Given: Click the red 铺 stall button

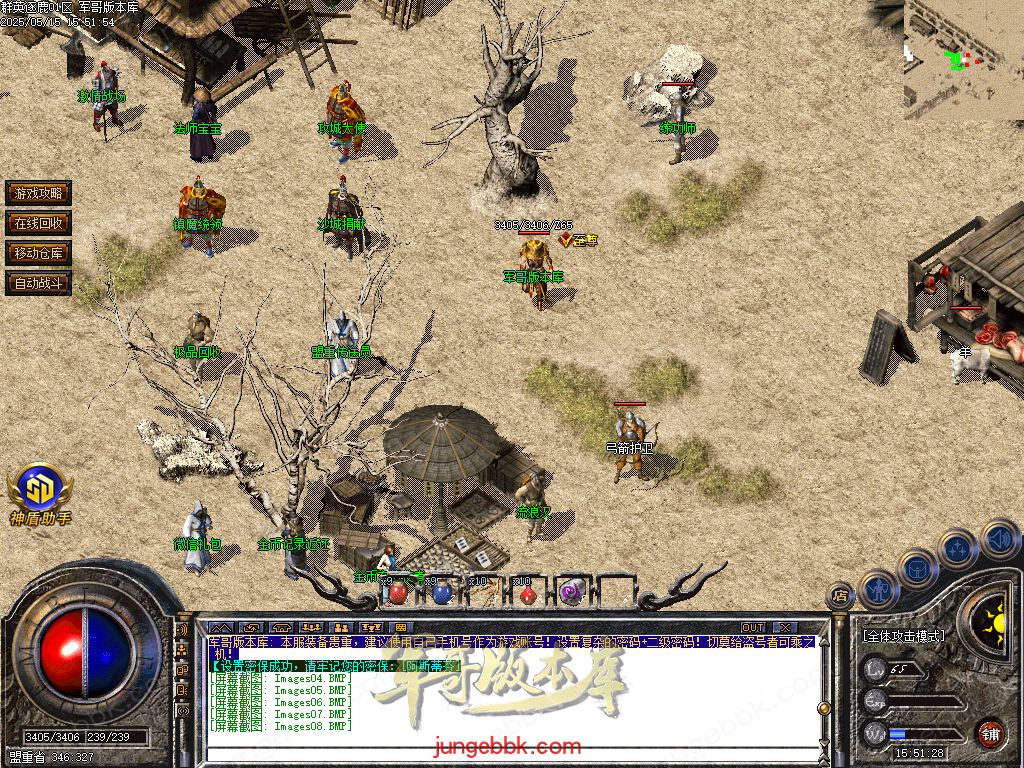Looking at the screenshot, I should click(x=990, y=733).
